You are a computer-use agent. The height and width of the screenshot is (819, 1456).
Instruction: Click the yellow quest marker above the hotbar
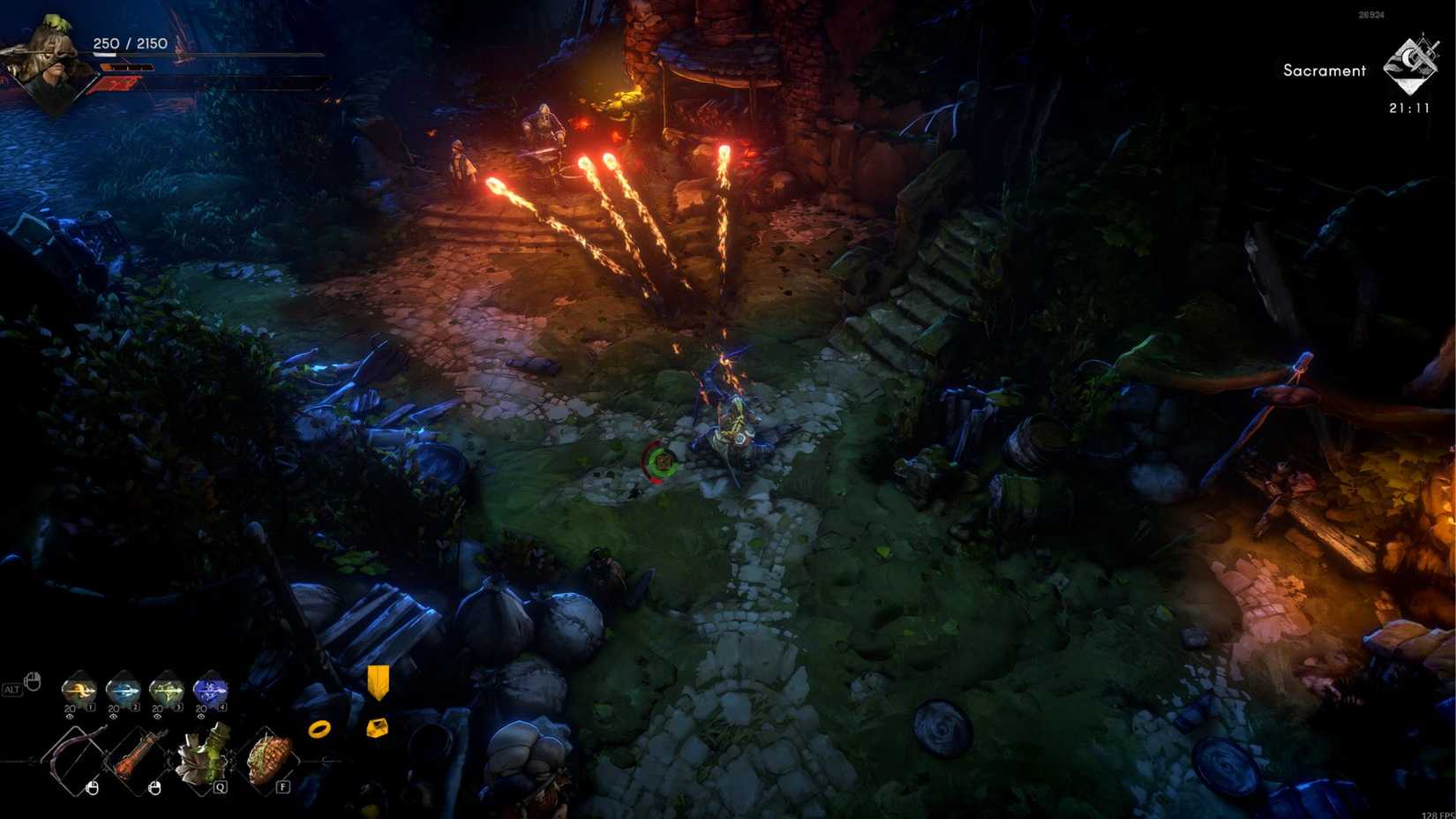tap(378, 684)
